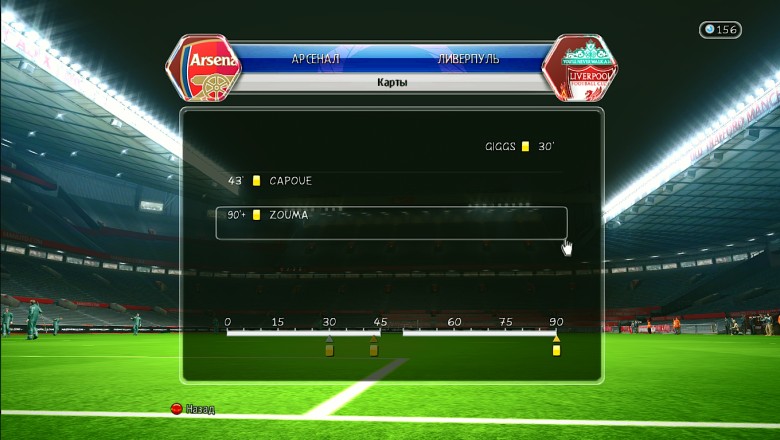Select the ZOUMA 90+ yellow card row
780x440 pixels.
coord(390,222)
